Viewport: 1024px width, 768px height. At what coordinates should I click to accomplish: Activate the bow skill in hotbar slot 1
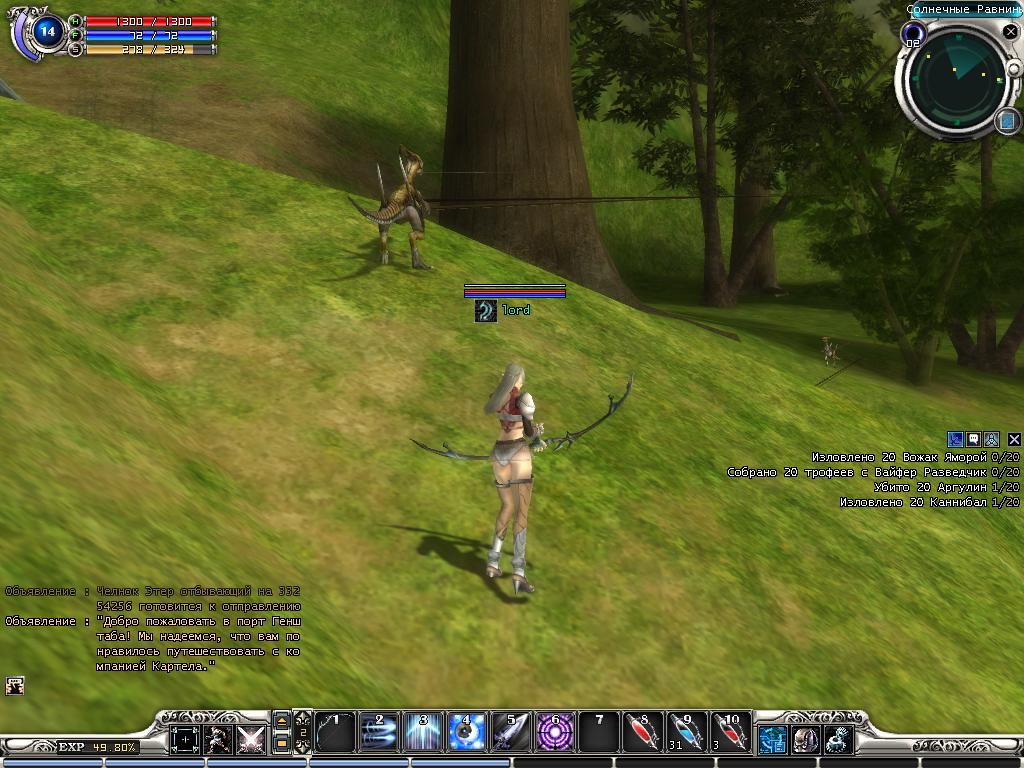(335, 733)
